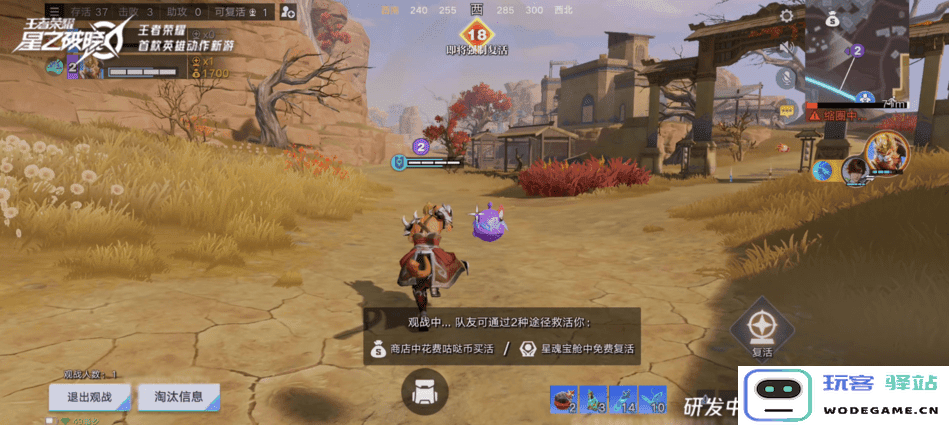
Task: Select the red drum item slot
Action: coord(562,398)
